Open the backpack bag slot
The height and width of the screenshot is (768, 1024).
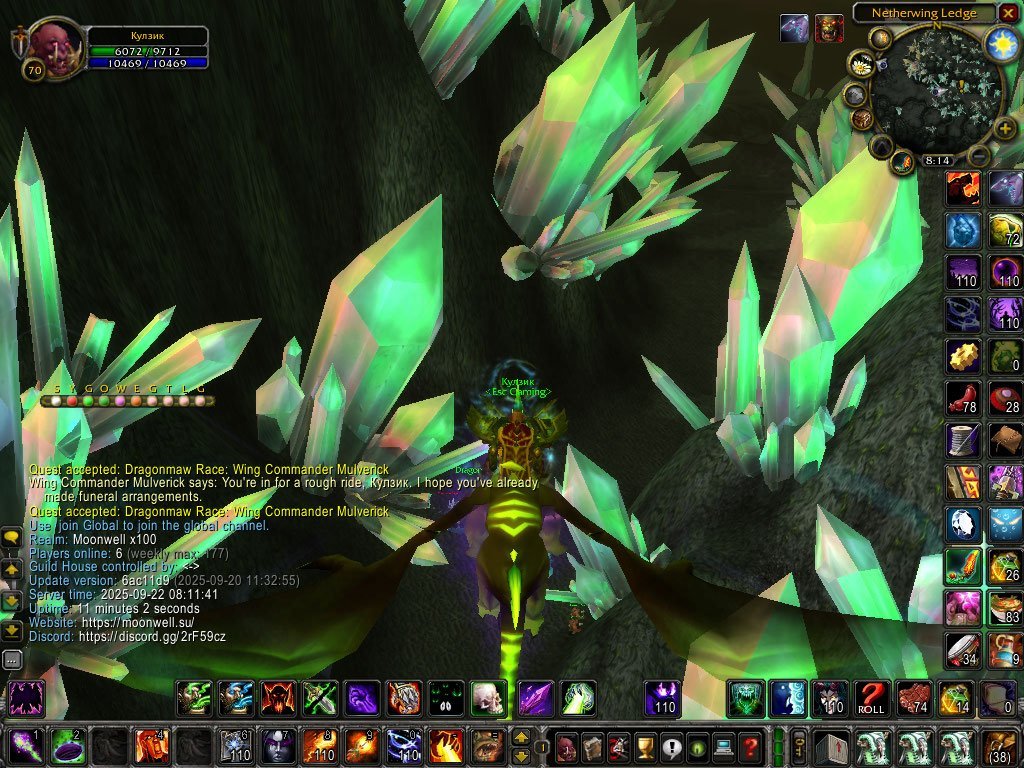point(998,746)
